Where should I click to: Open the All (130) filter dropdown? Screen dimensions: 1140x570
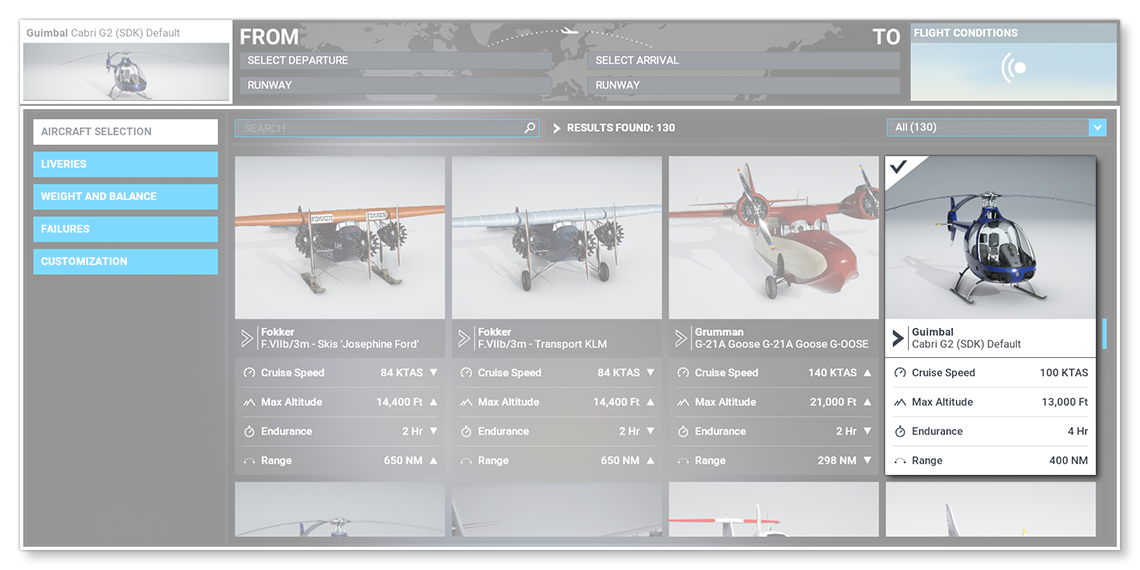pyautogui.click(x=996, y=128)
